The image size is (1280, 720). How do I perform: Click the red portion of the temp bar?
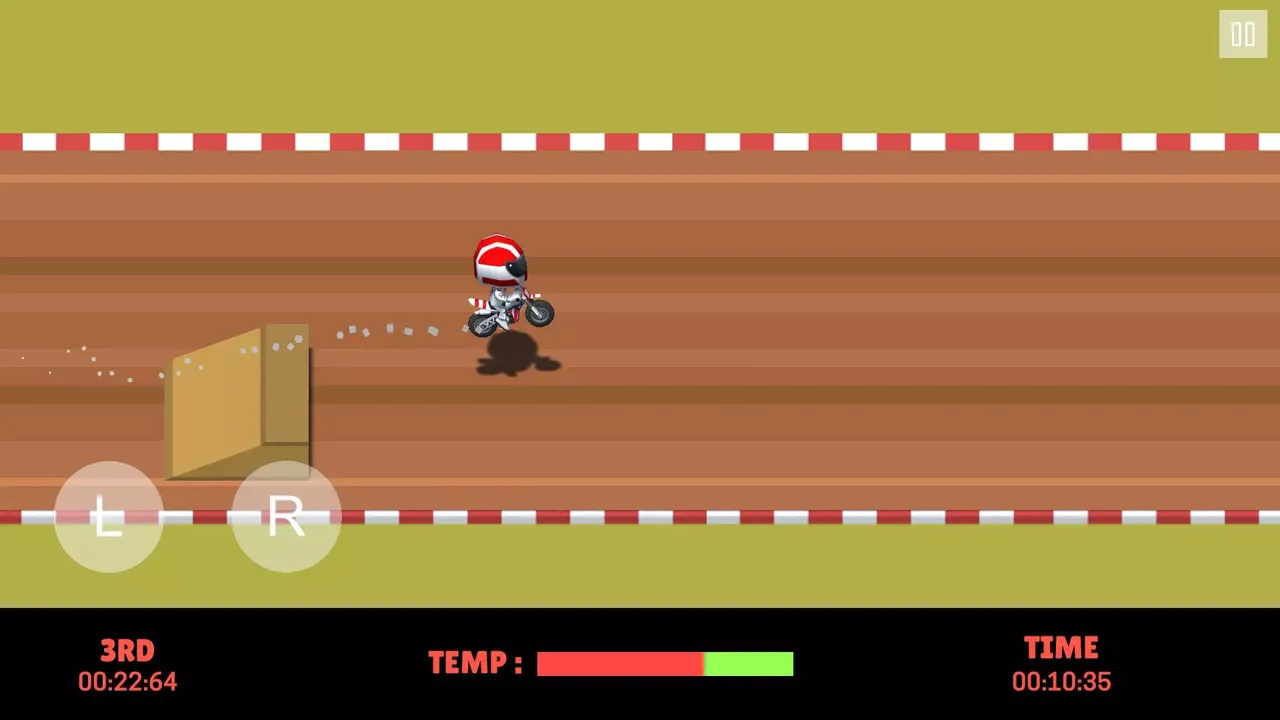(620, 663)
